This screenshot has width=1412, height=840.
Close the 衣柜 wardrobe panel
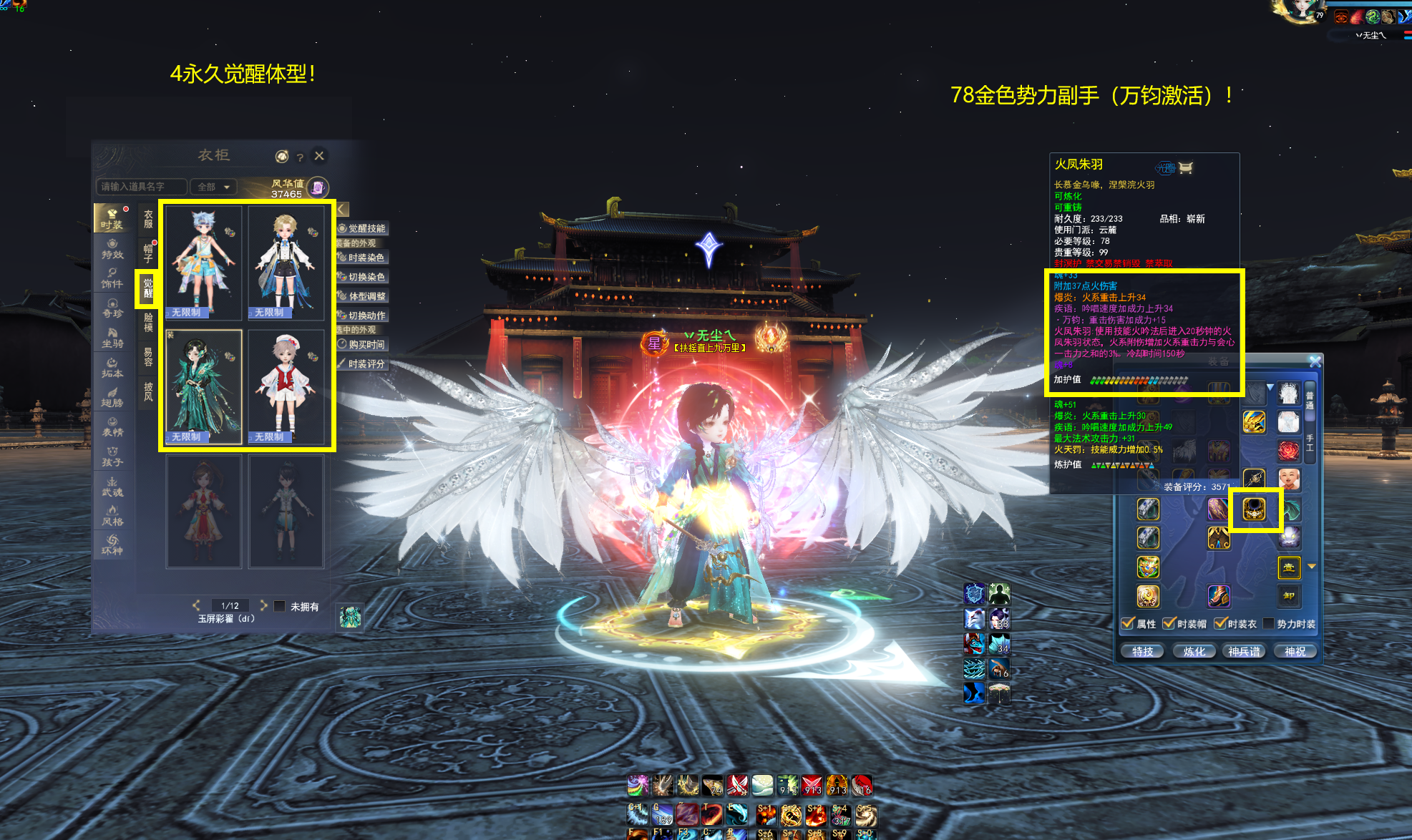319,155
